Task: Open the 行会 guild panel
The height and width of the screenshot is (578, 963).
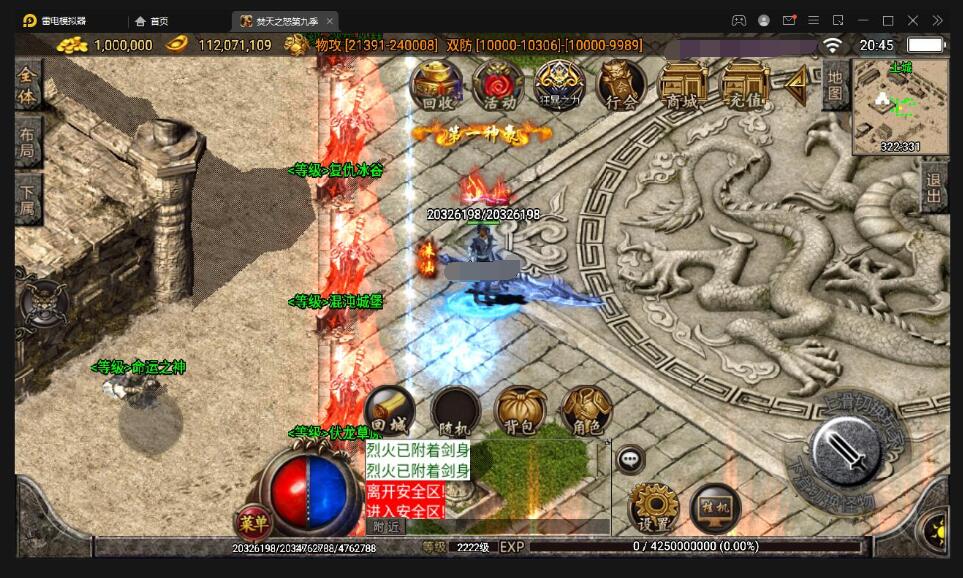Action: point(621,85)
